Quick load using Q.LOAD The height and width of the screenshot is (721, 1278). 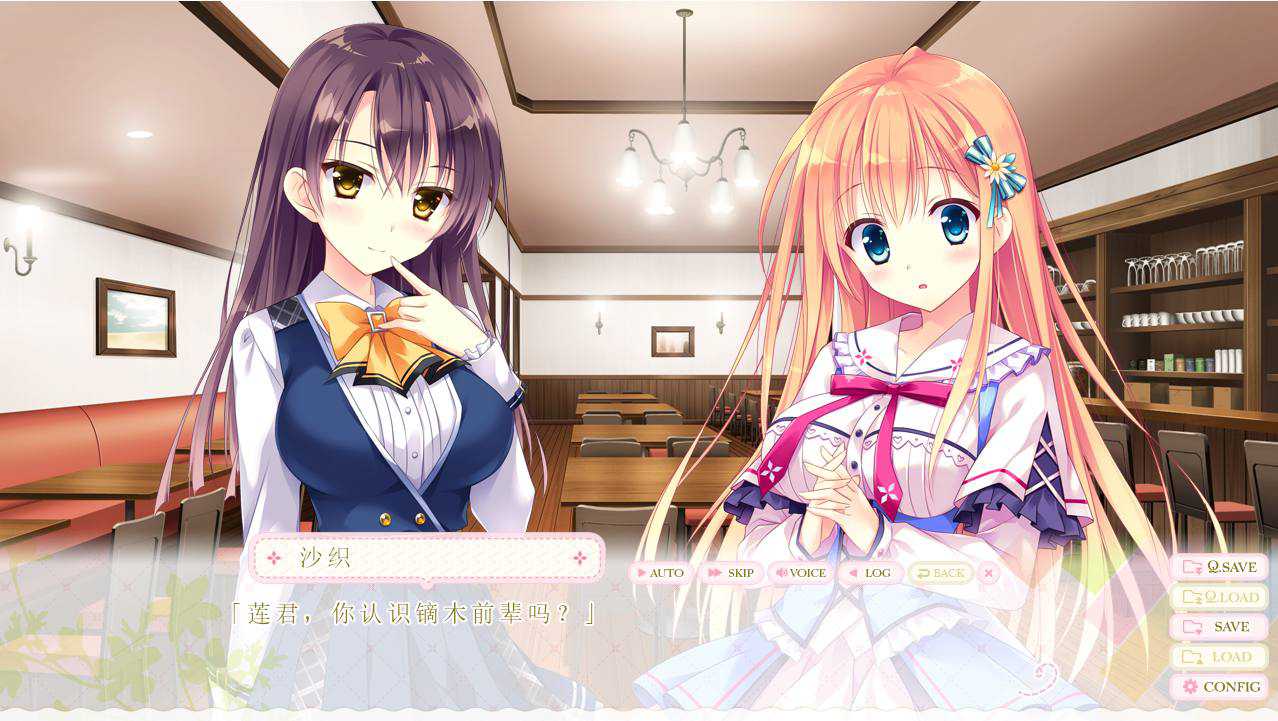1219,597
